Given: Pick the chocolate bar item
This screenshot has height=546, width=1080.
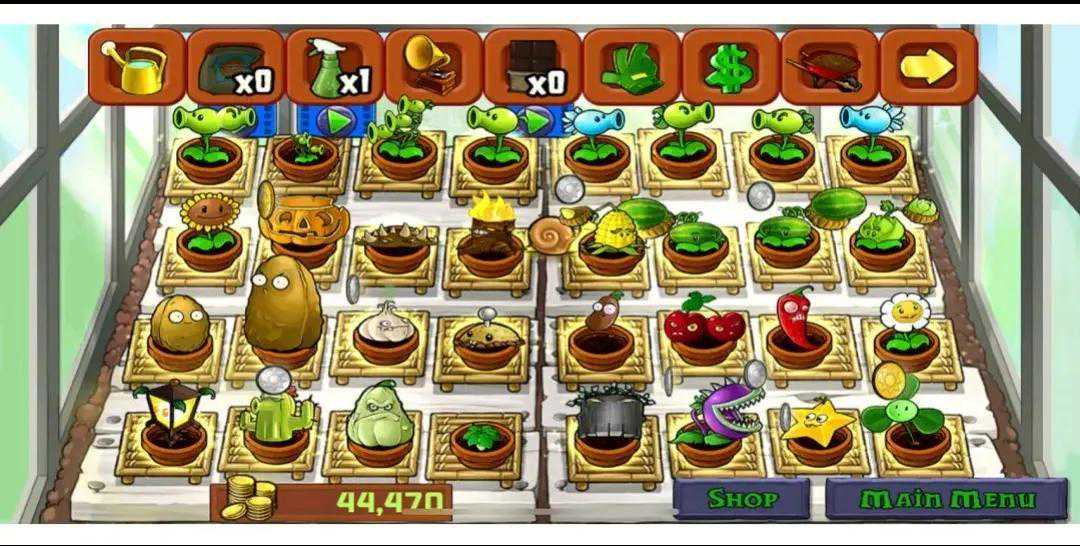Looking at the screenshot, I should pos(532,67).
